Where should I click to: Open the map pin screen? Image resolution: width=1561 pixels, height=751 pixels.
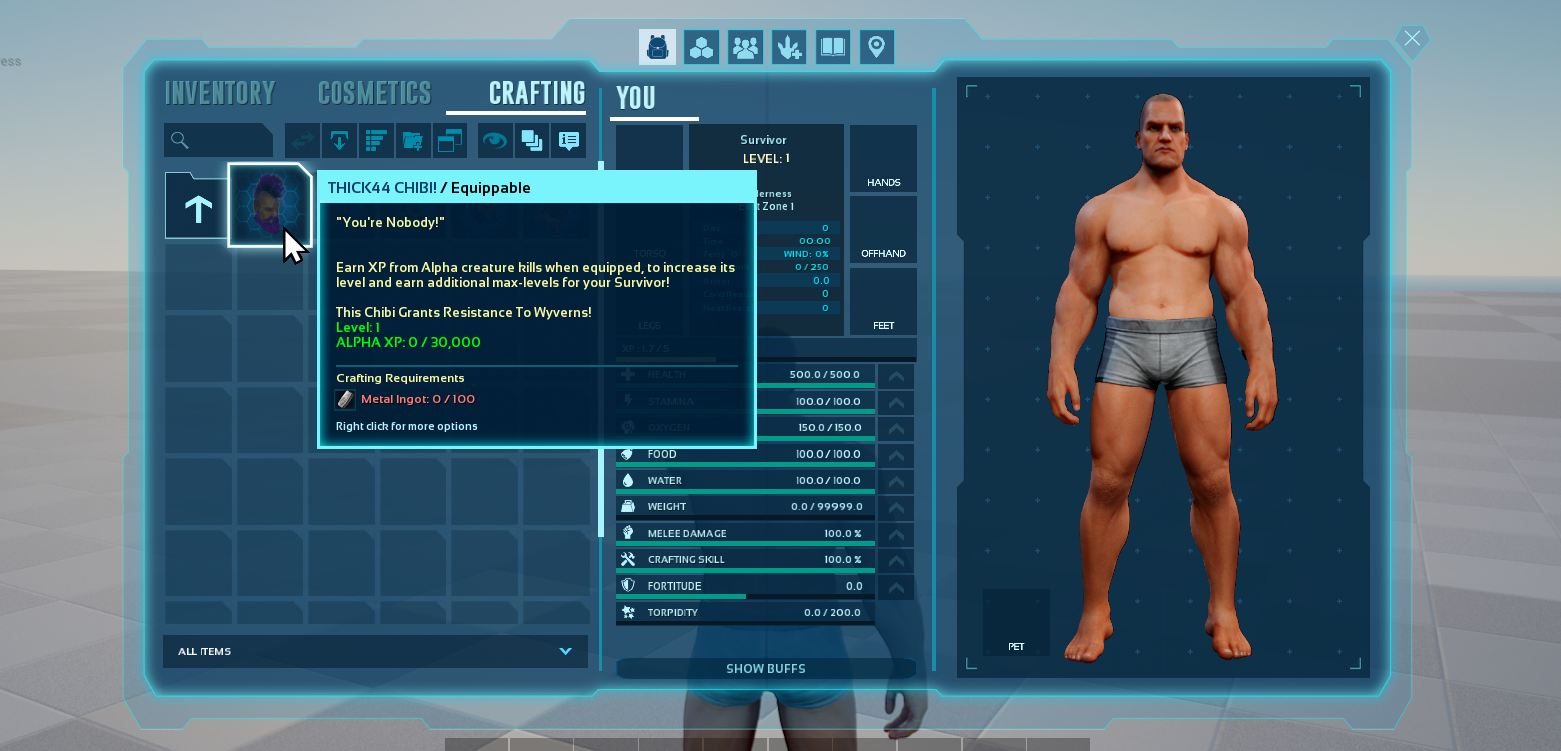pyautogui.click(x=877, y=47)
